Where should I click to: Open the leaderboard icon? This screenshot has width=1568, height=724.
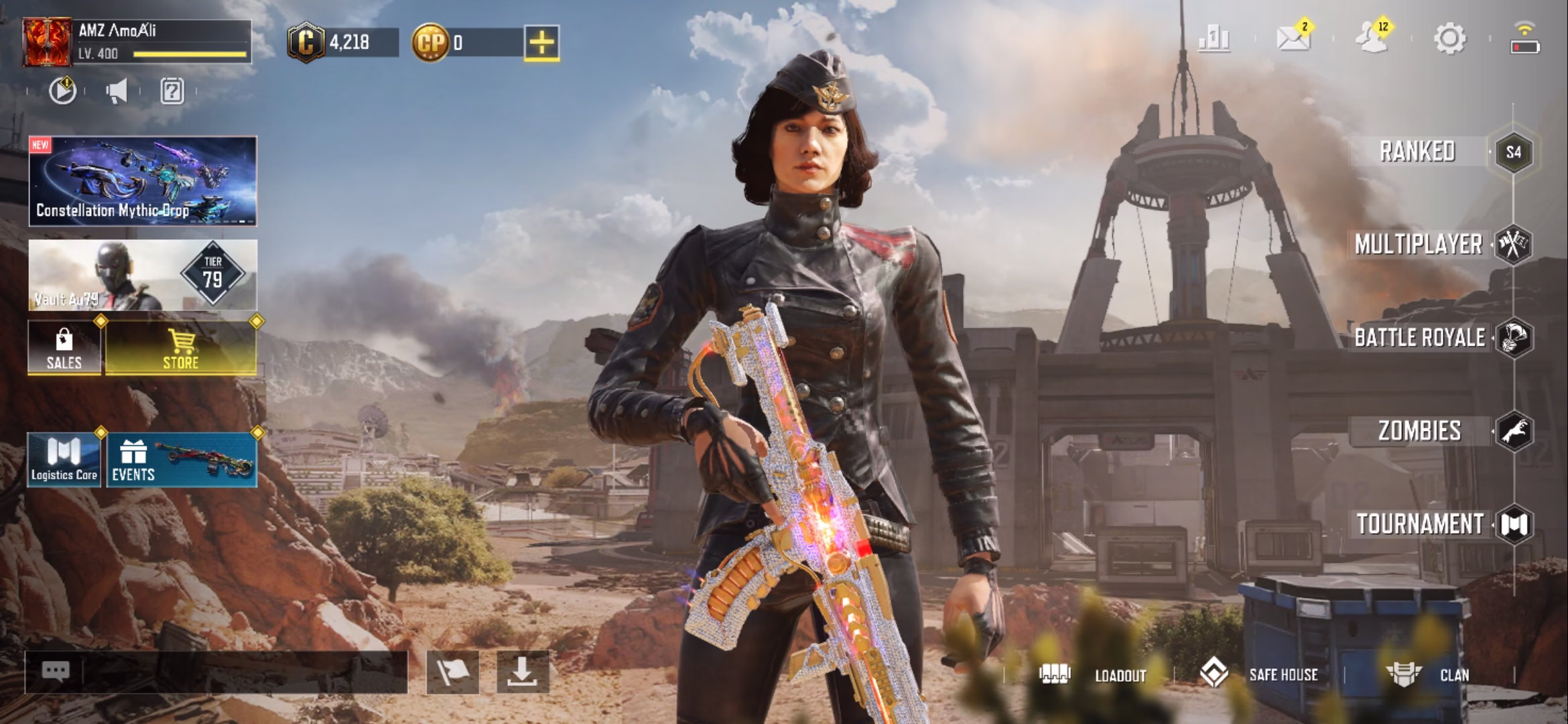click(1214, 39)
